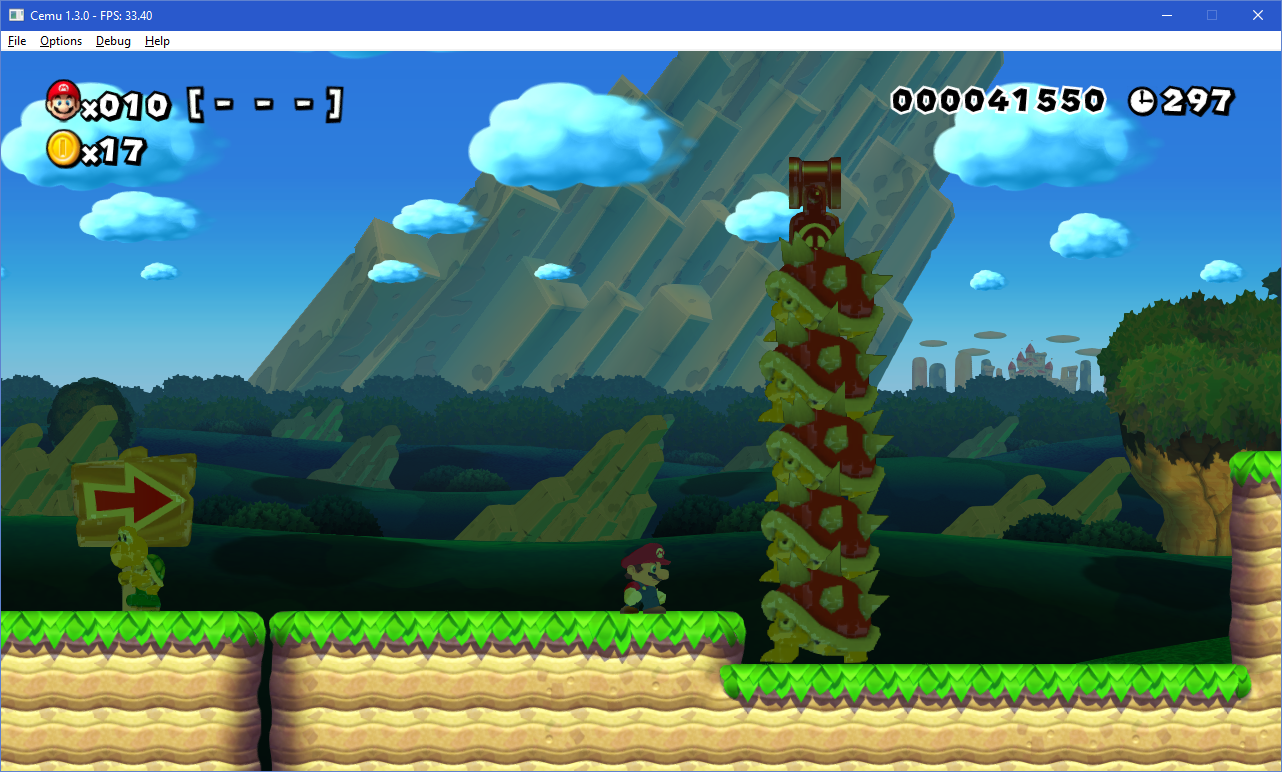This screenshot has width=1282, height=772.
Task: Close the Cemu emulator window
Action: point(1257,15)
